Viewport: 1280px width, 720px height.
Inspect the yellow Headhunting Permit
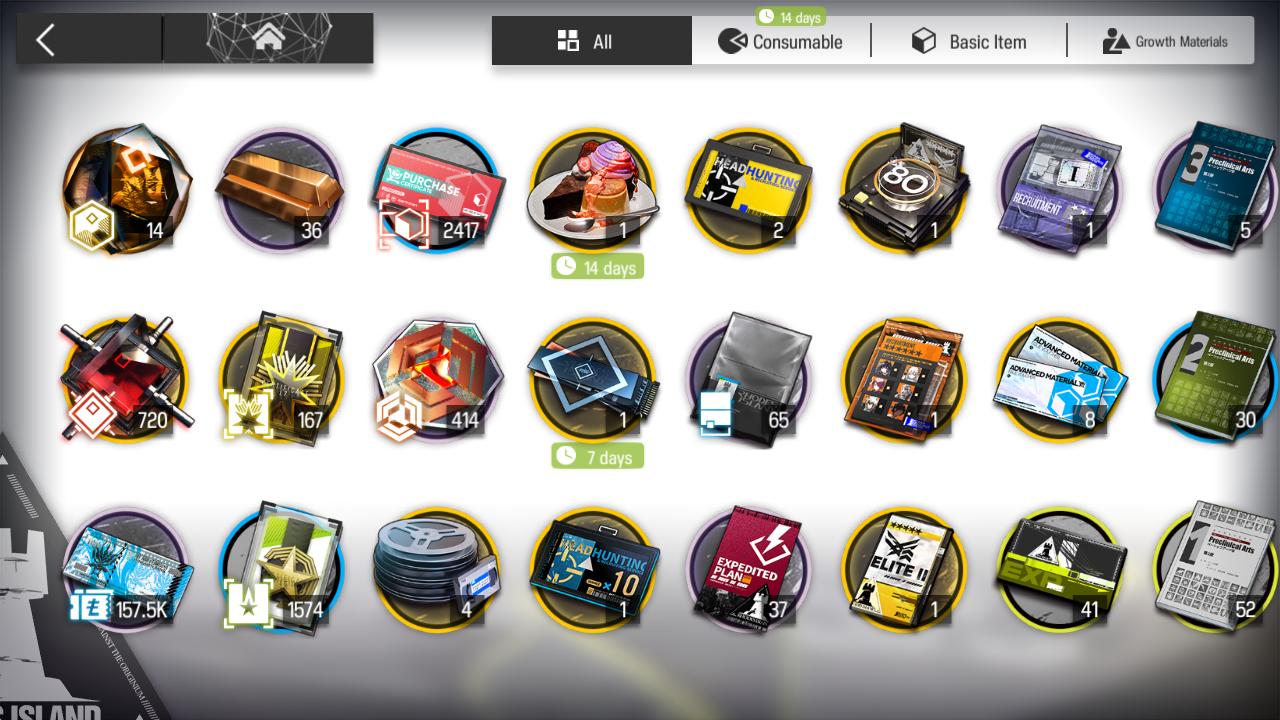[750, 190]
